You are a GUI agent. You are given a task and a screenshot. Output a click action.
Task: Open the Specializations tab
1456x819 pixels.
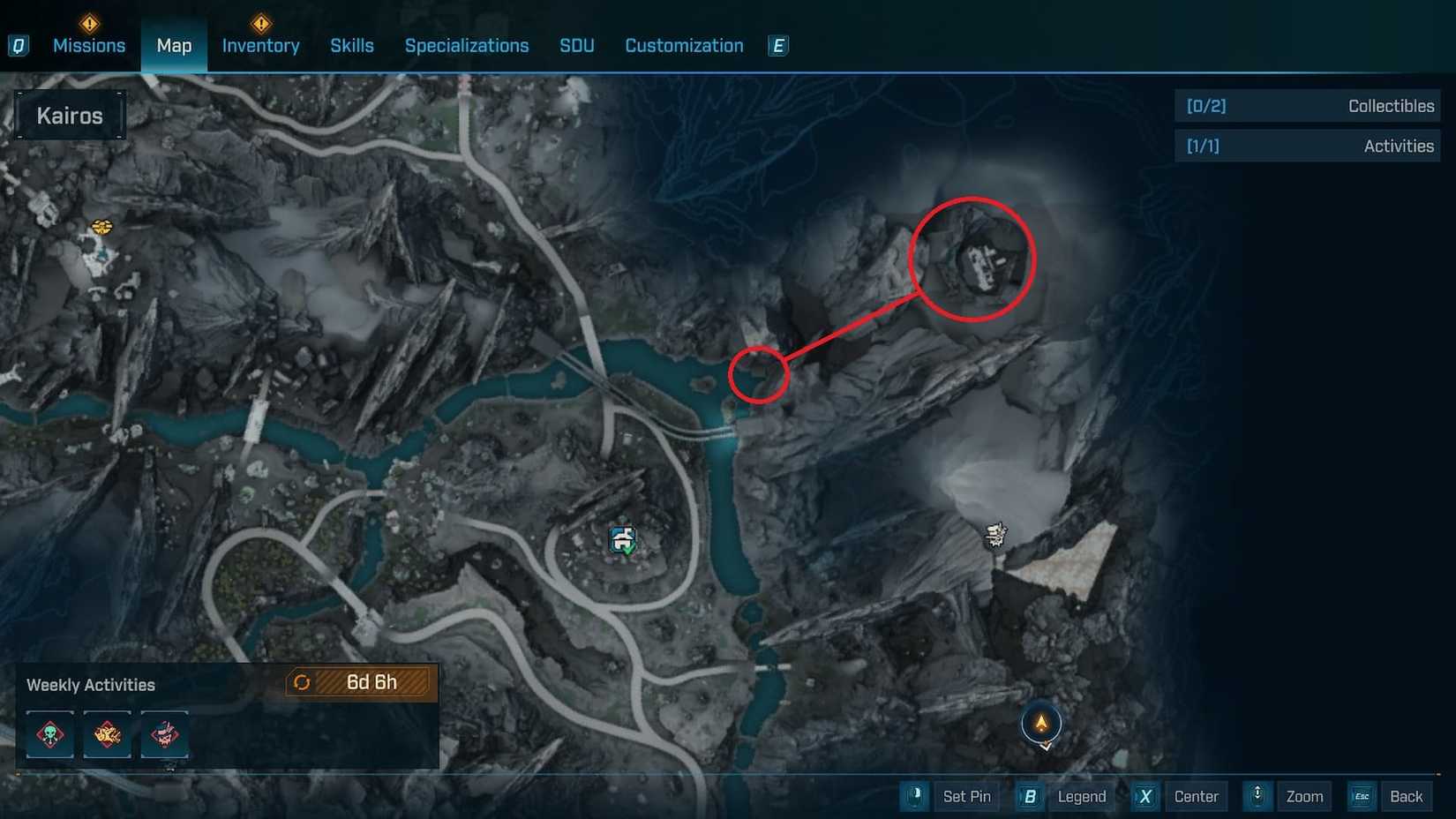[467, 46]
